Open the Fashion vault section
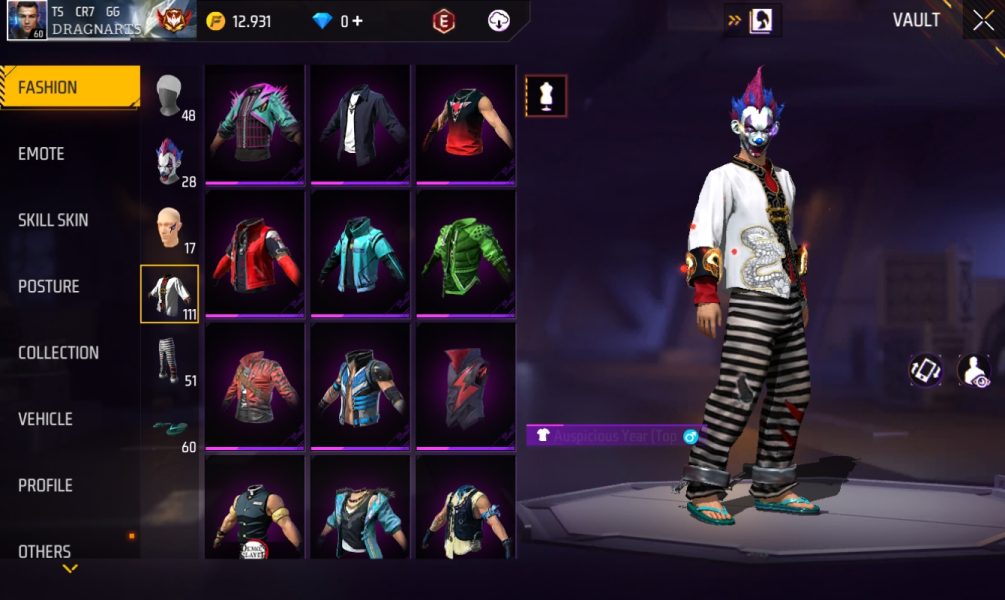The height and width of the screenshot is (600, 1005). click(x=70, y=87)
